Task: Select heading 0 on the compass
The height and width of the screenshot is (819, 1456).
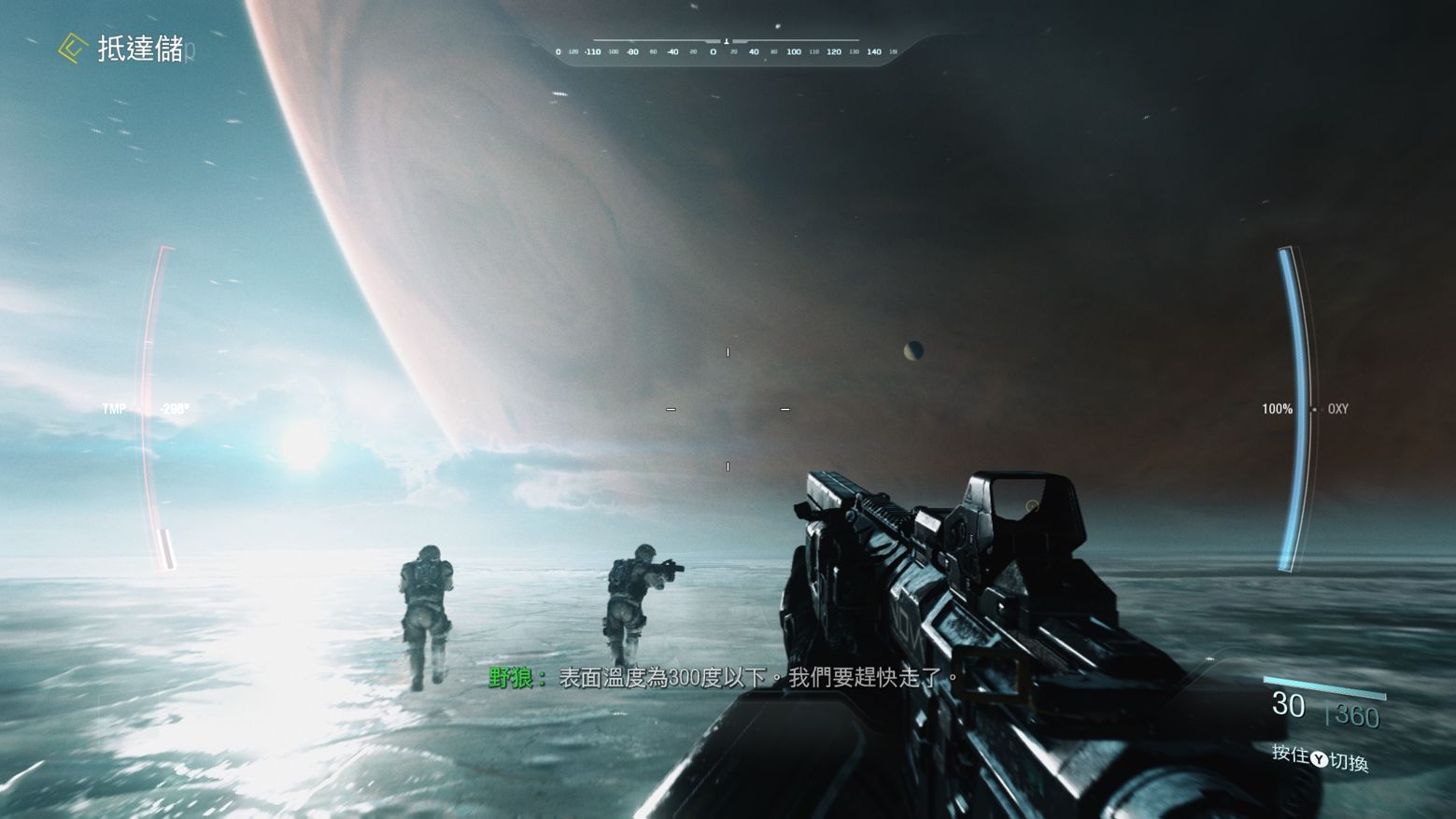Action: point(713,51)
